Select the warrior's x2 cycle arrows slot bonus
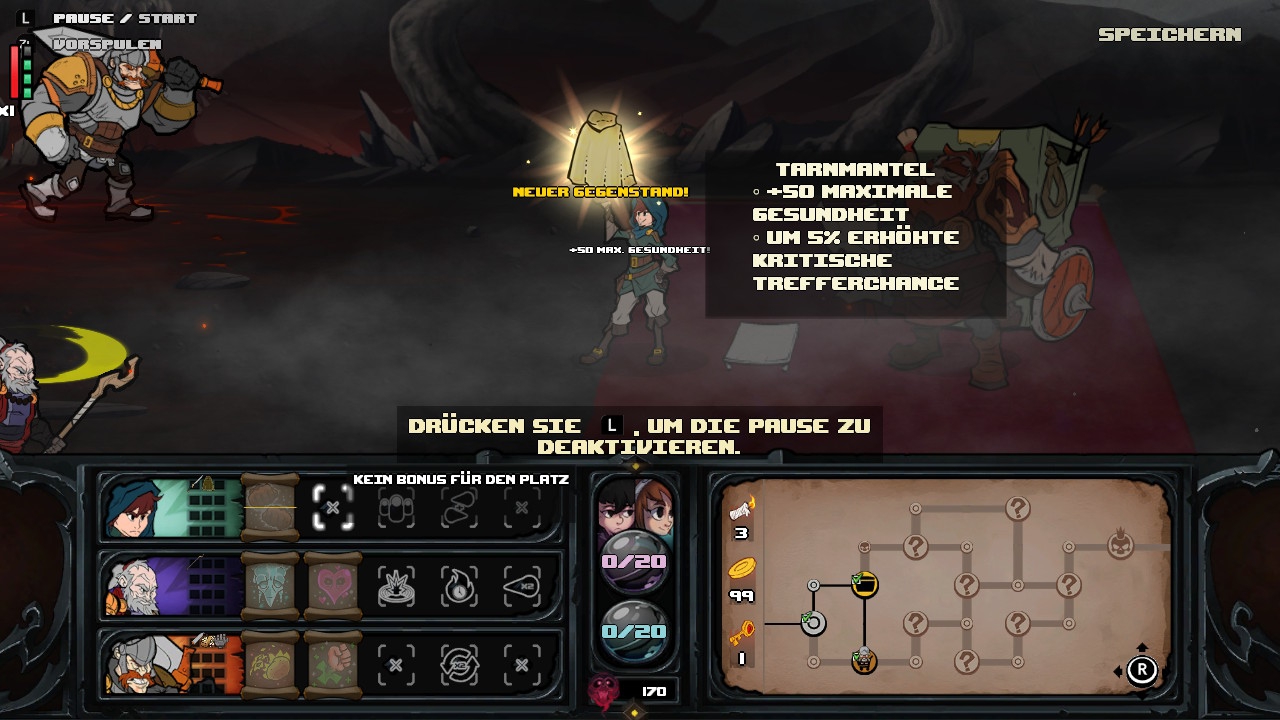 coord(459,663)
